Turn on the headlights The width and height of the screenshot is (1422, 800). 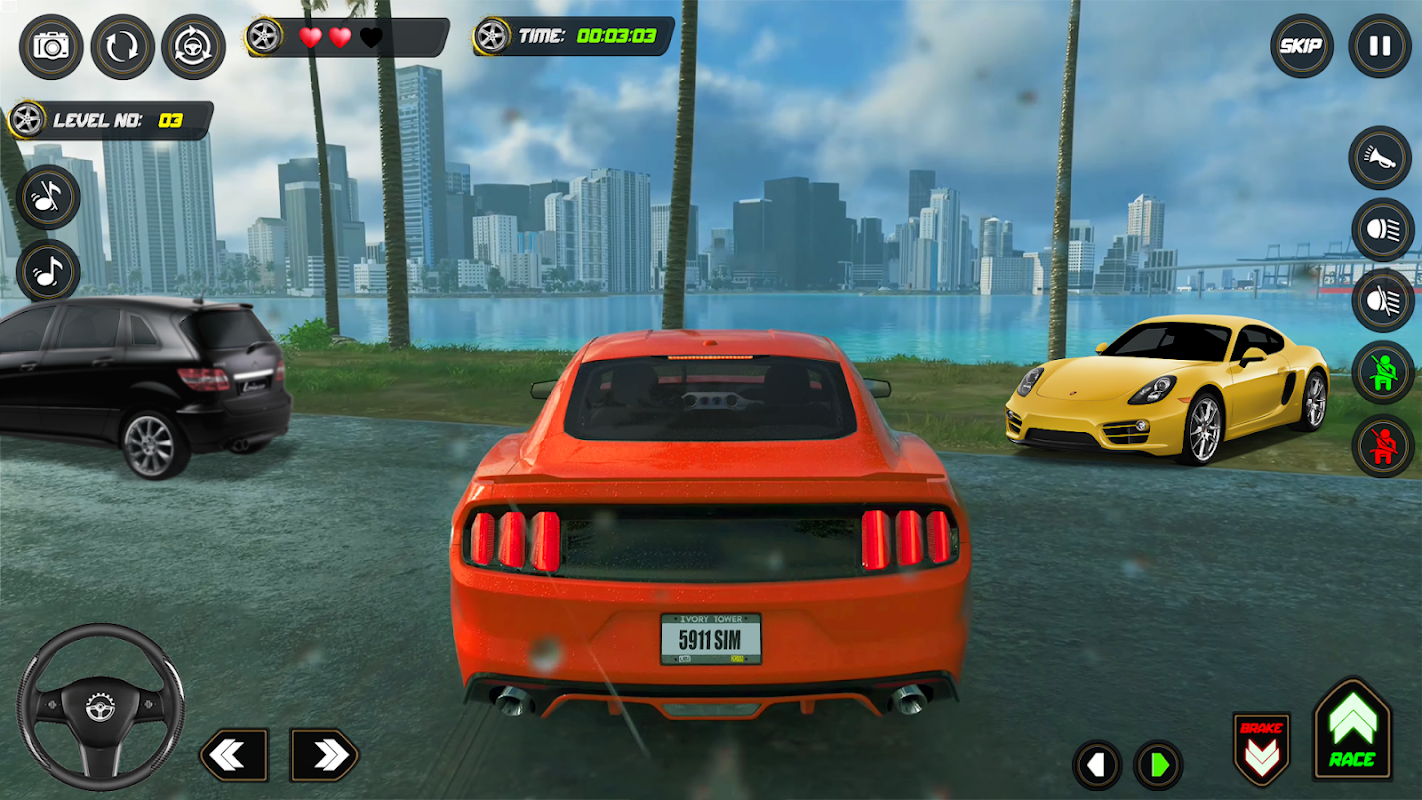click(1382, 229)
